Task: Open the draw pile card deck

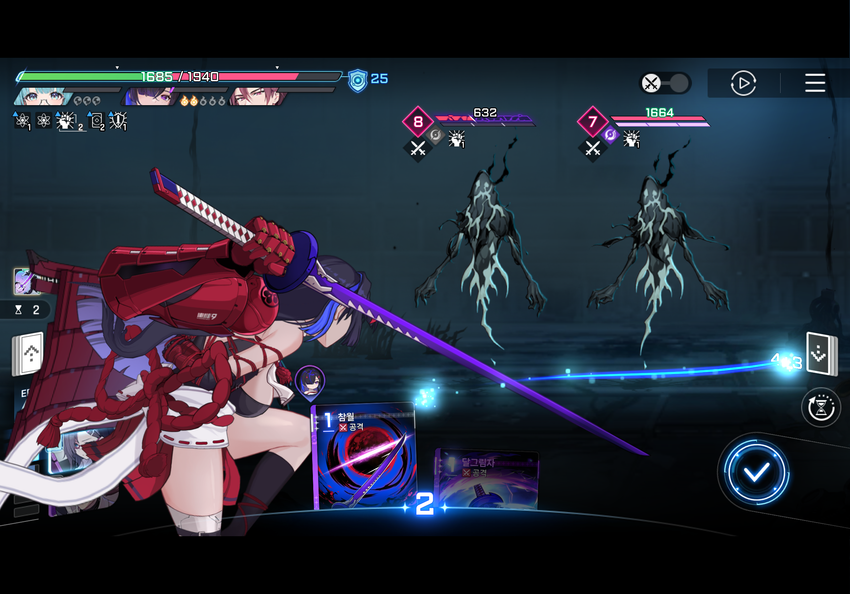Action: [821, 353]
